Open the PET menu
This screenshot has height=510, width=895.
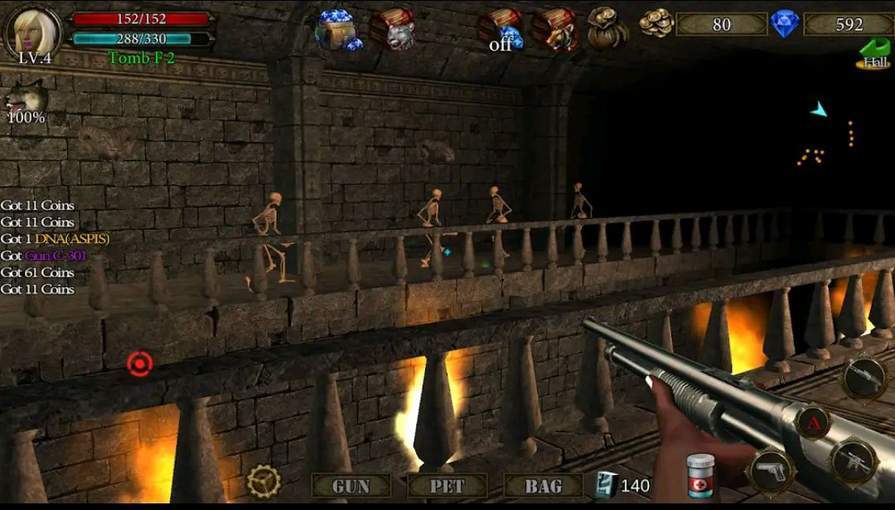(x=447, y=486)
